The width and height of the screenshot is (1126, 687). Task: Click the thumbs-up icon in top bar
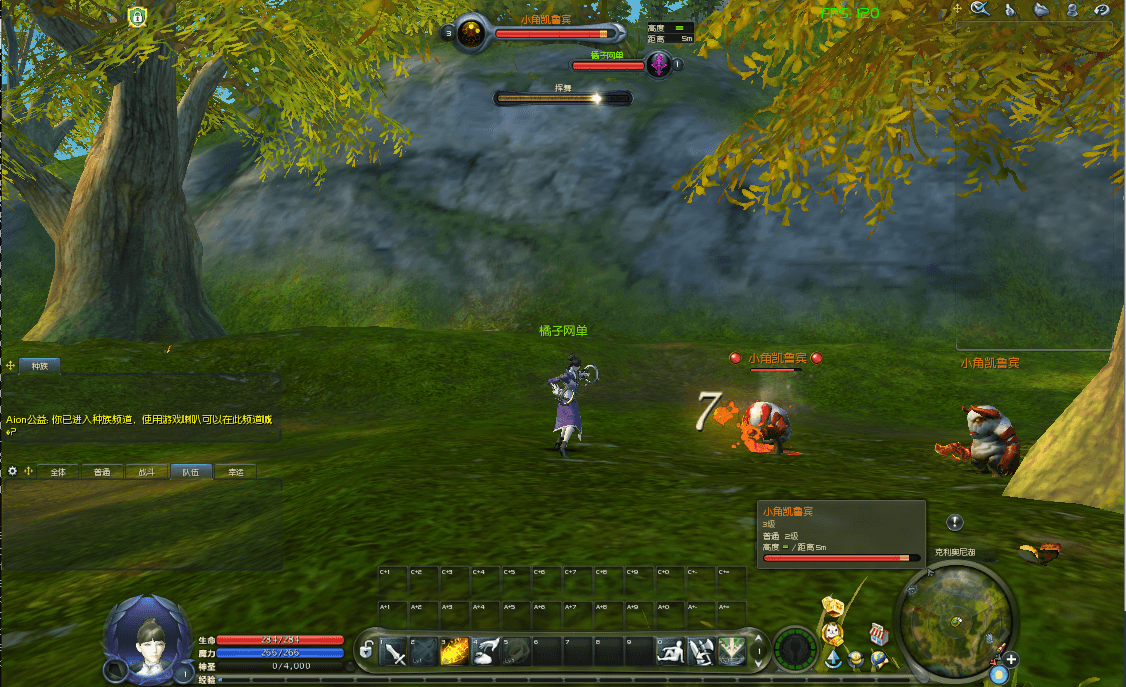point(1011,10)
